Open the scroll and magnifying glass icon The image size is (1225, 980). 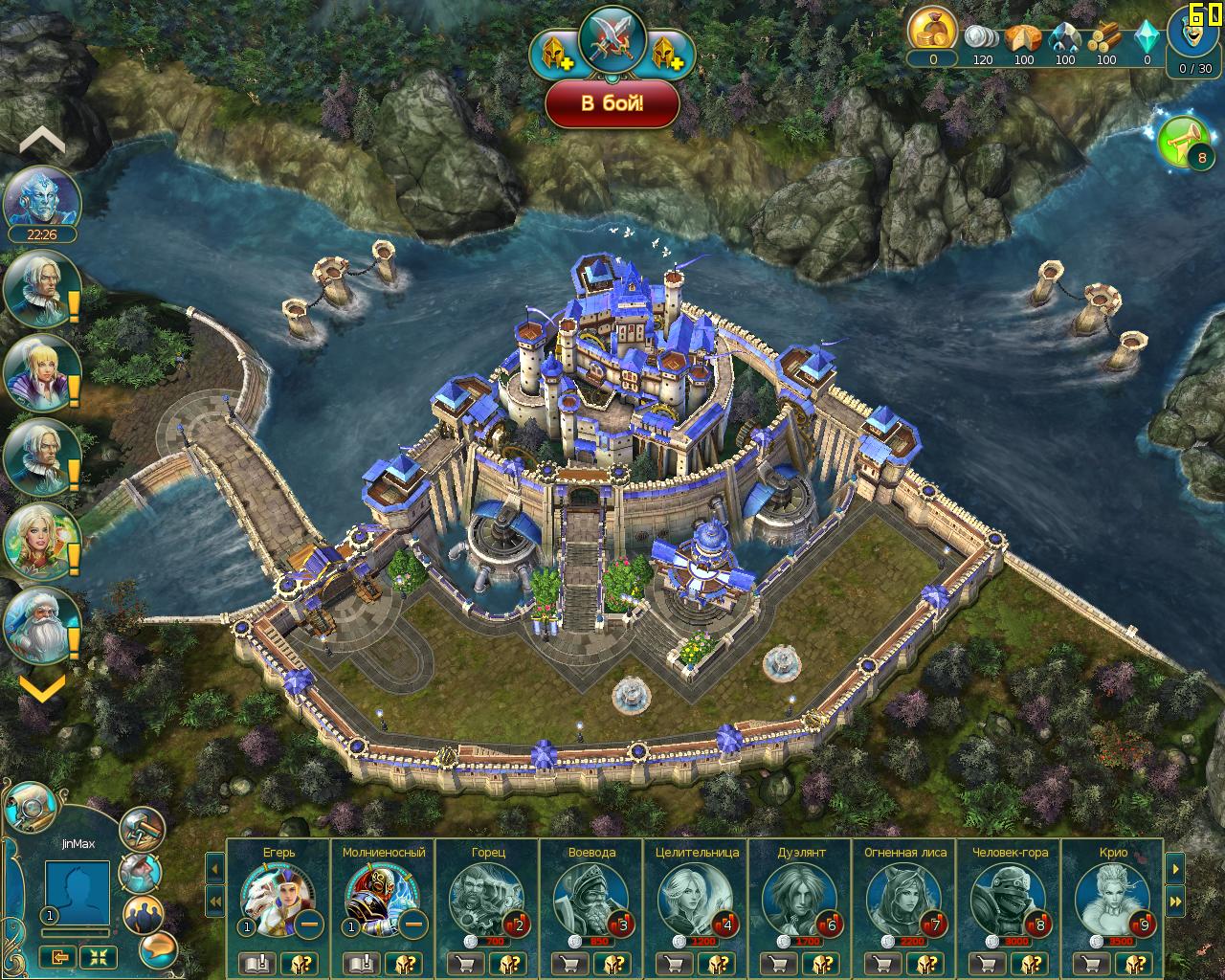click(32, 809)
